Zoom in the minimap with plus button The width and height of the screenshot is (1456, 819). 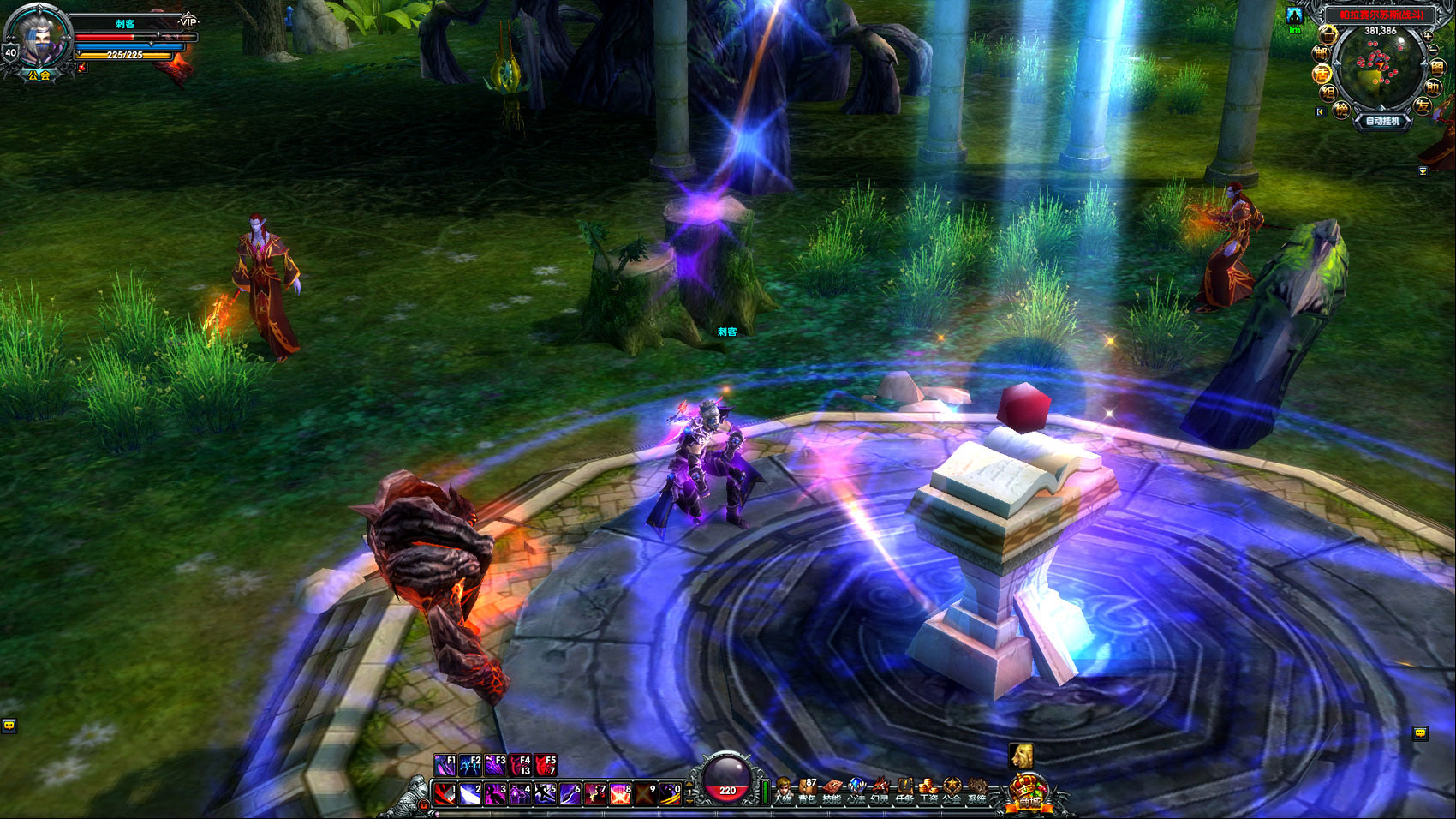coord(1427,36)
